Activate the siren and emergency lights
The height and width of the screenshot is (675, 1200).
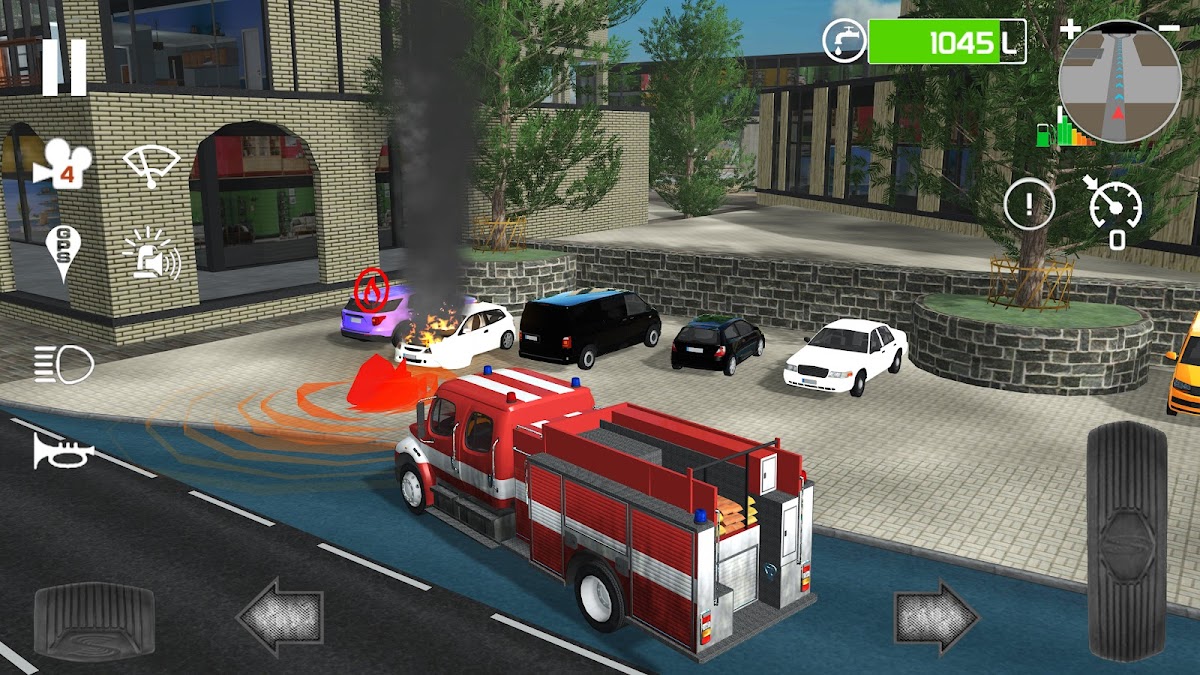151,254
